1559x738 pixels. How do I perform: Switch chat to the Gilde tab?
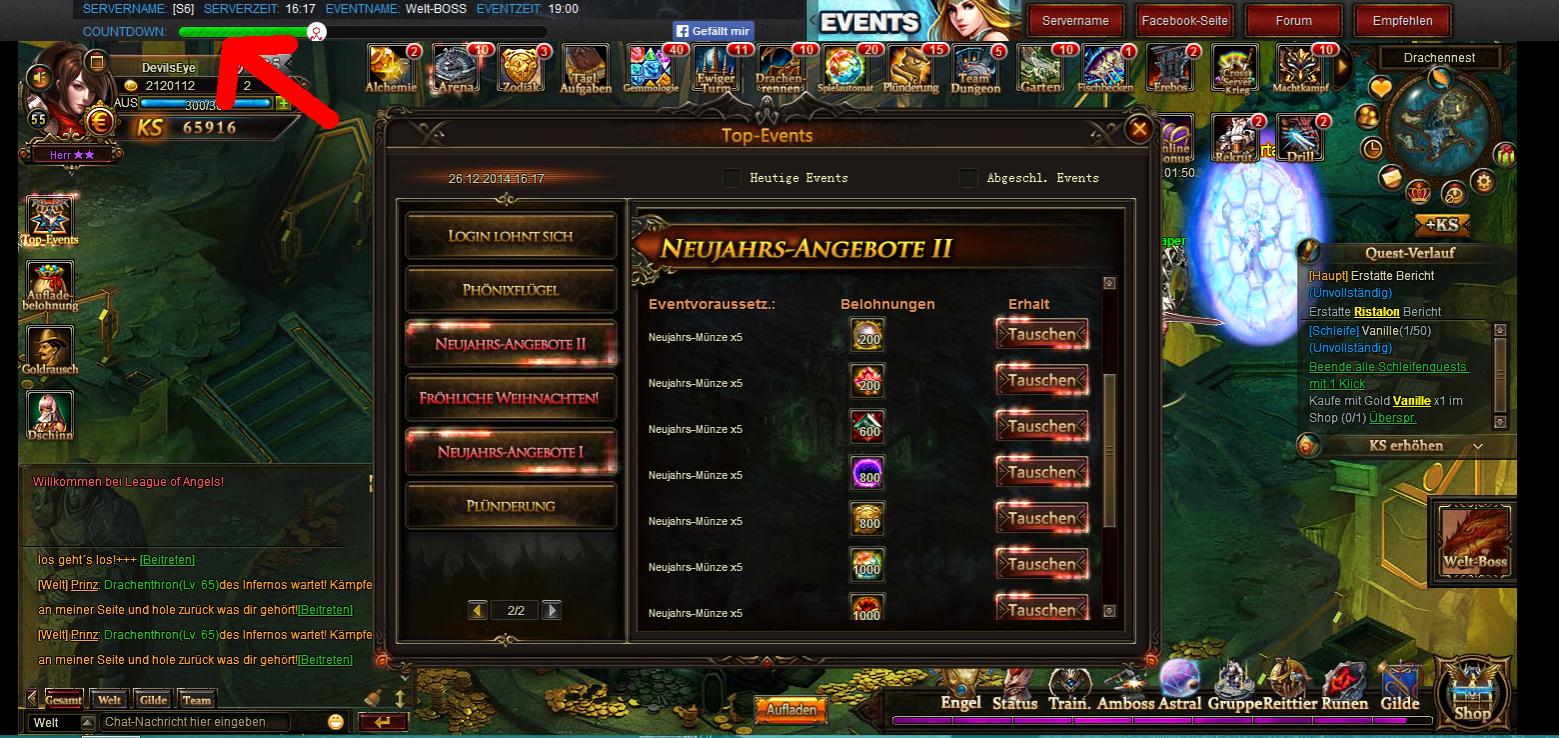tap(153, 700)
